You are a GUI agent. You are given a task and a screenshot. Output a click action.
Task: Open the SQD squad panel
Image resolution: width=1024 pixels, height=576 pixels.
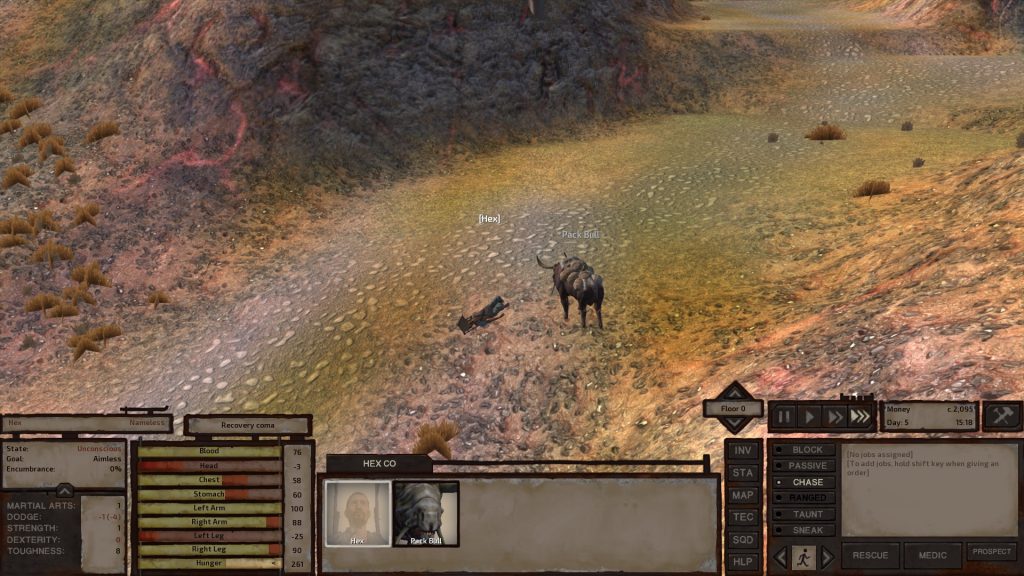(x=742, y=539)
